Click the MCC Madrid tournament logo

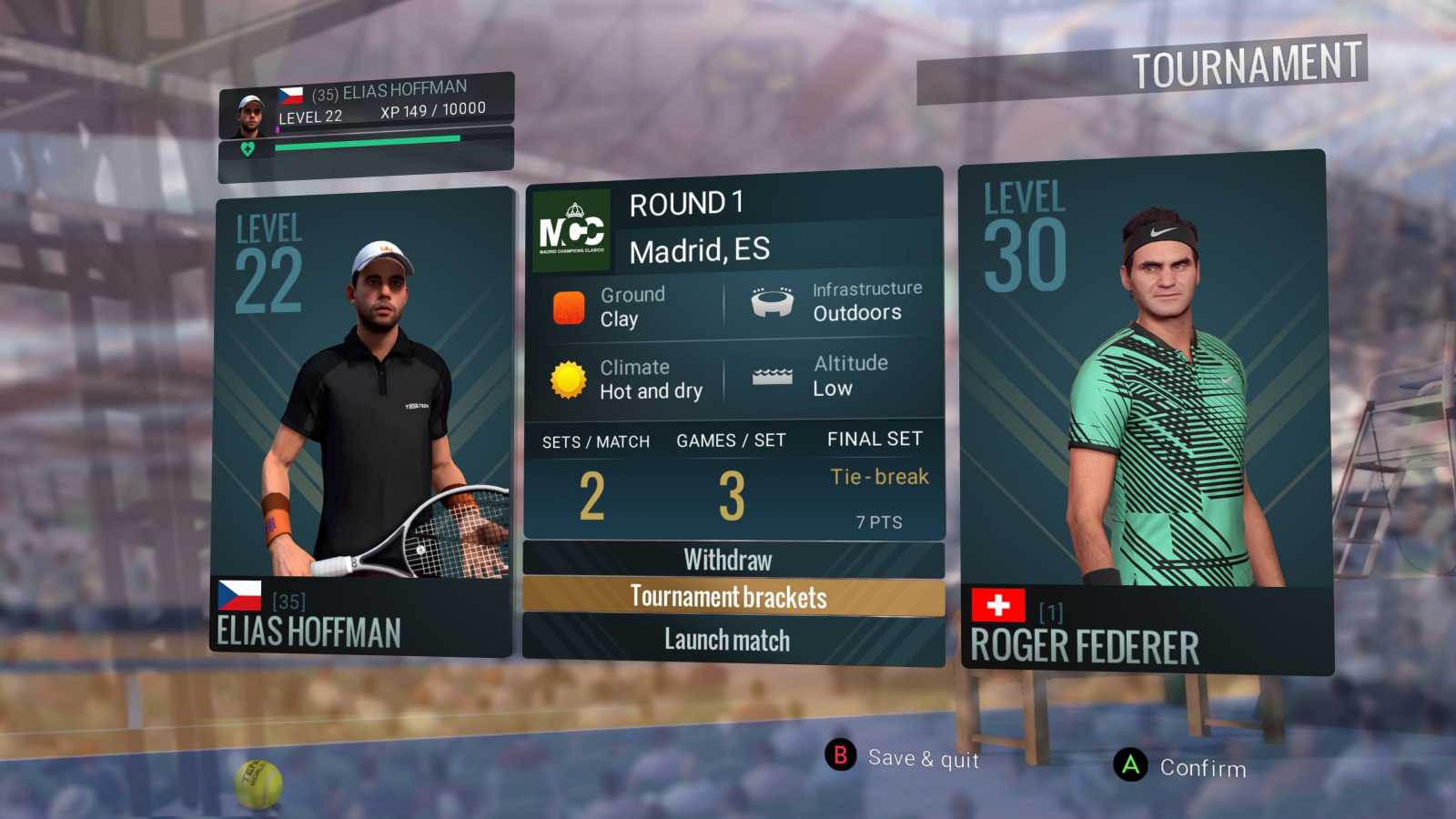click(x=572, y=226)
